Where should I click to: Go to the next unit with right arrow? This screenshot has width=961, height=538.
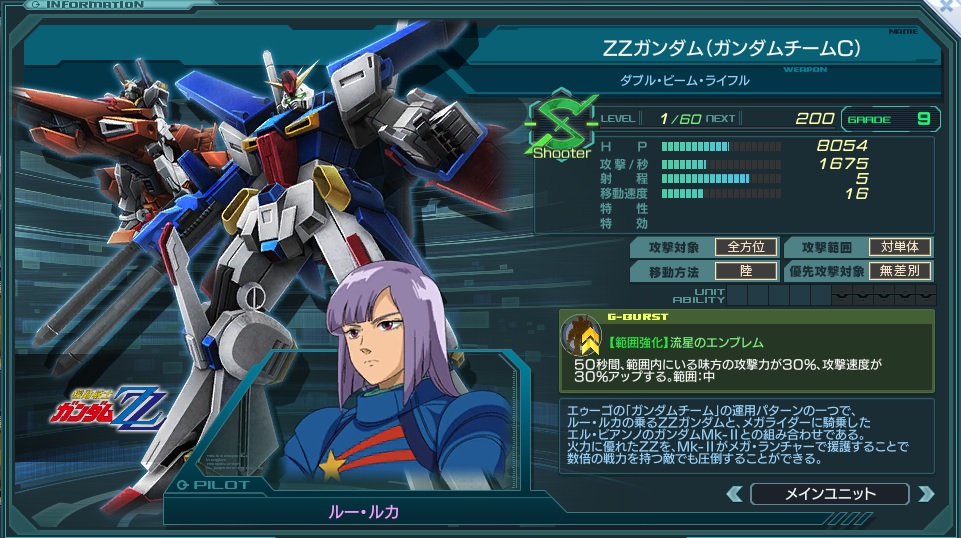(925, 493)
